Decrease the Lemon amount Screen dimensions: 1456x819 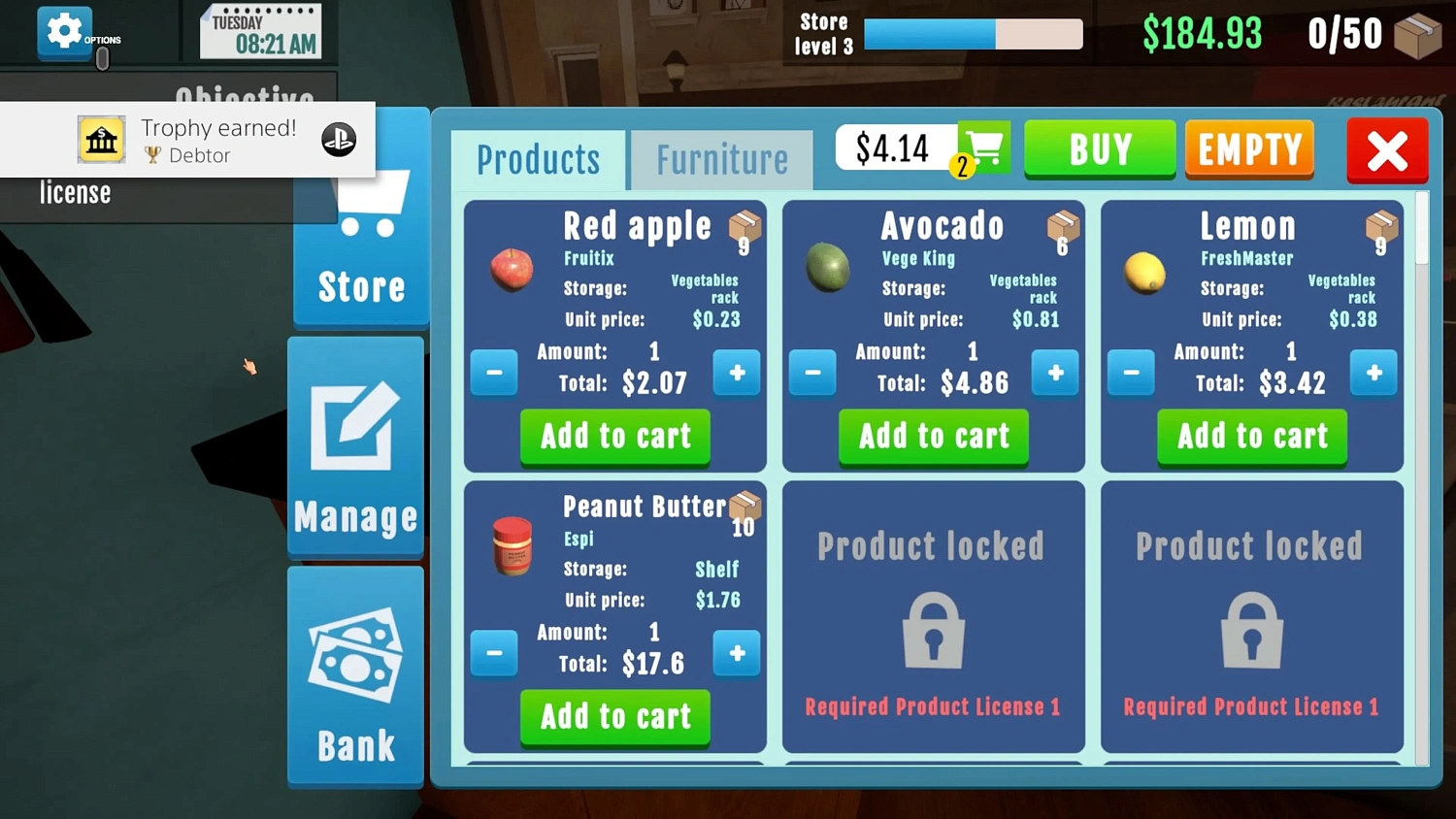(x=1131, y=373)
